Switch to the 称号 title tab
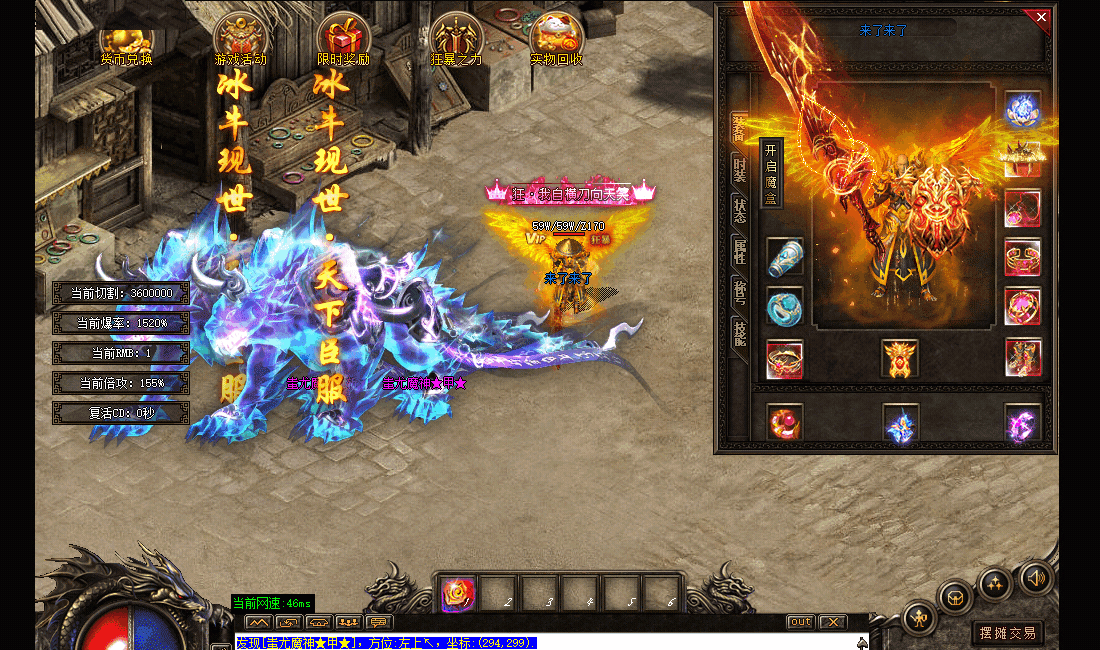The image size is (1100, 650). (x=739, y=292)
